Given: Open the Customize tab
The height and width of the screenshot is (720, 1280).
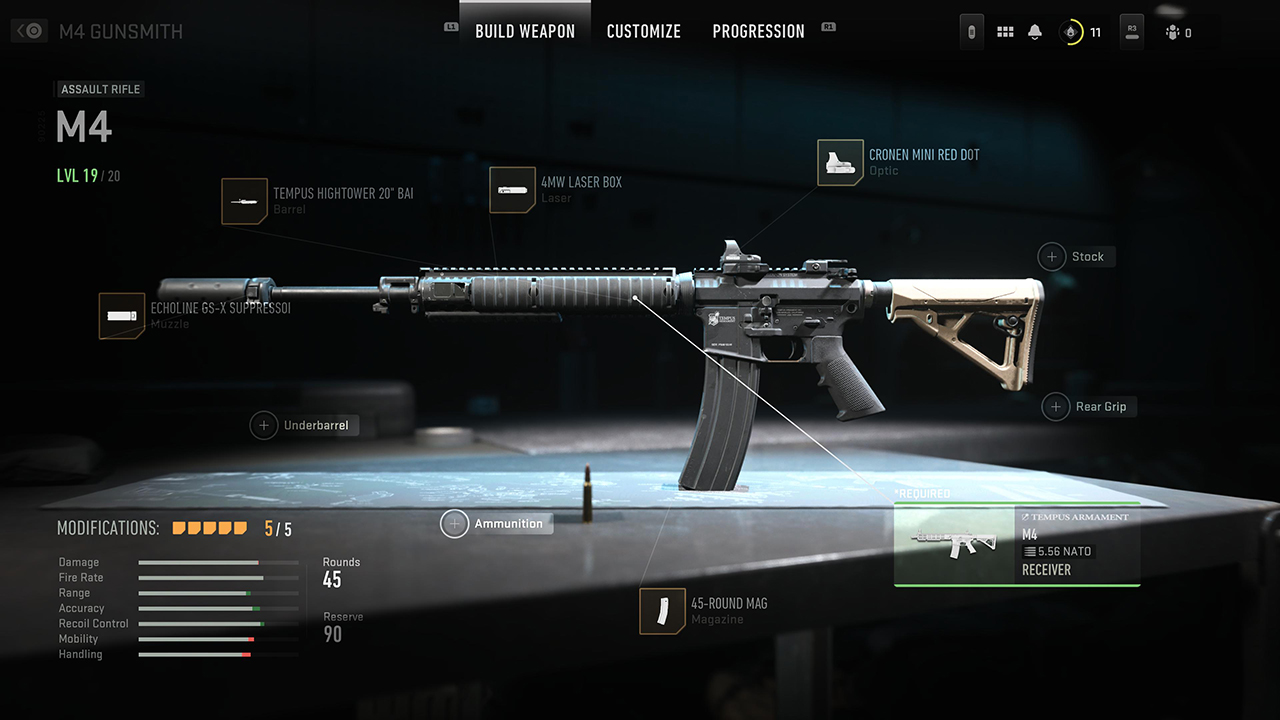Looking at the screenshot, I should pyautogui.click(x=643, y=31).
